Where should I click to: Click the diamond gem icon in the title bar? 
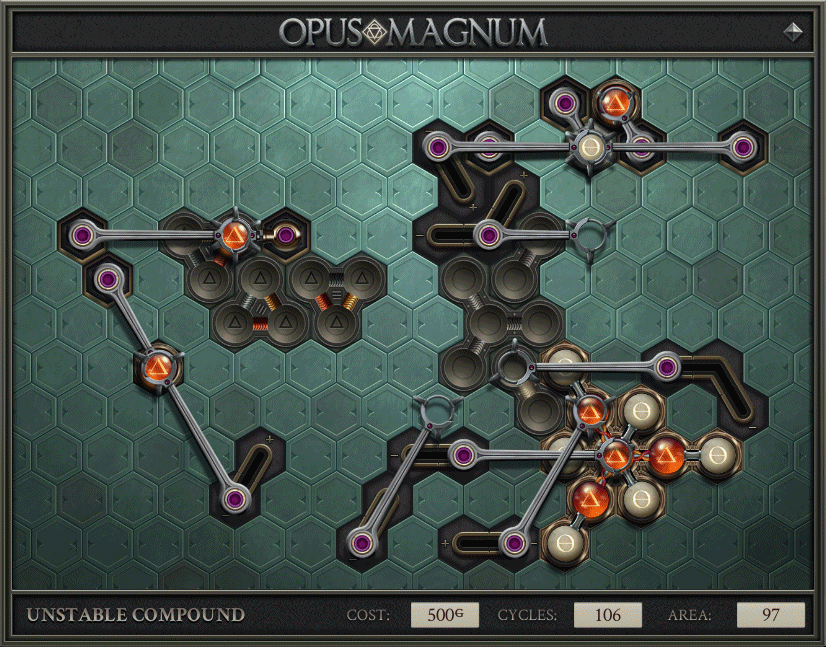point(794,31)
